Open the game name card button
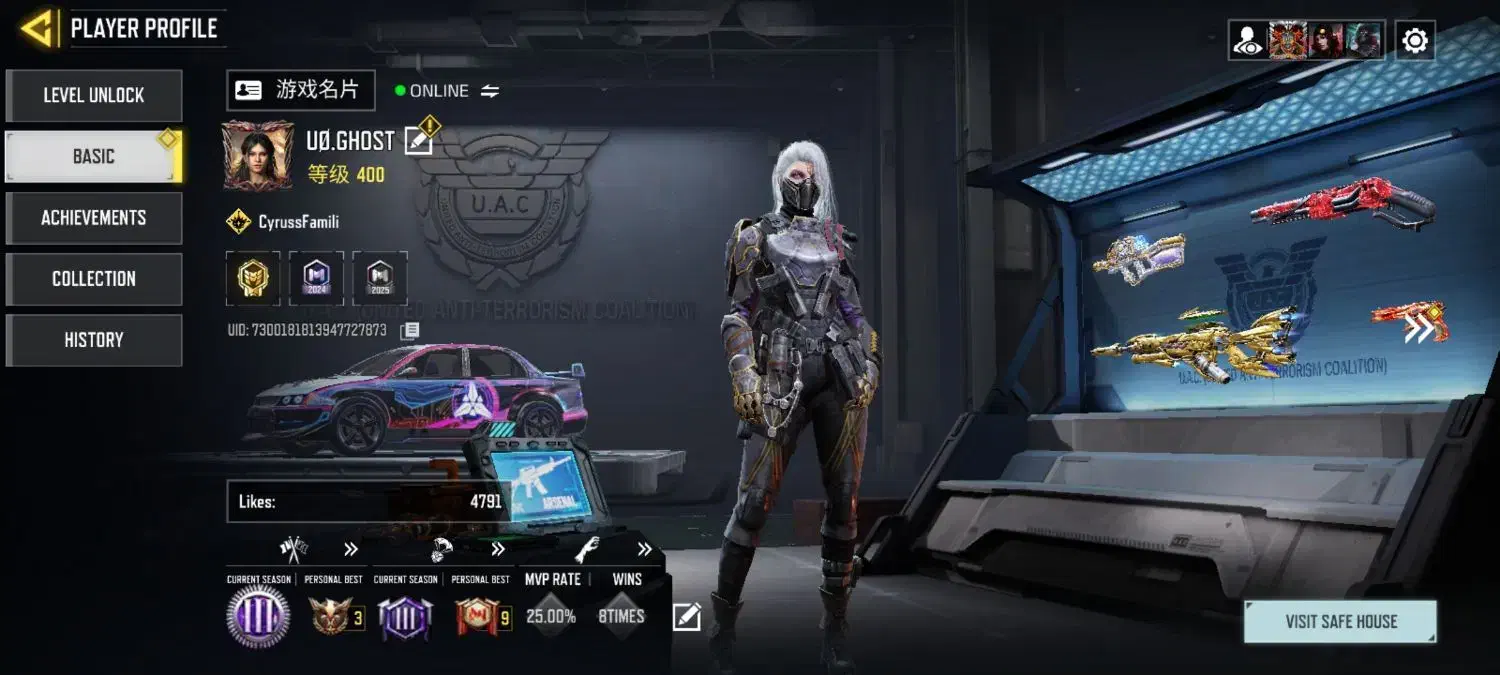Image resolution: width=1500 pixels, height=675 pixels. [x=300, y=90]
